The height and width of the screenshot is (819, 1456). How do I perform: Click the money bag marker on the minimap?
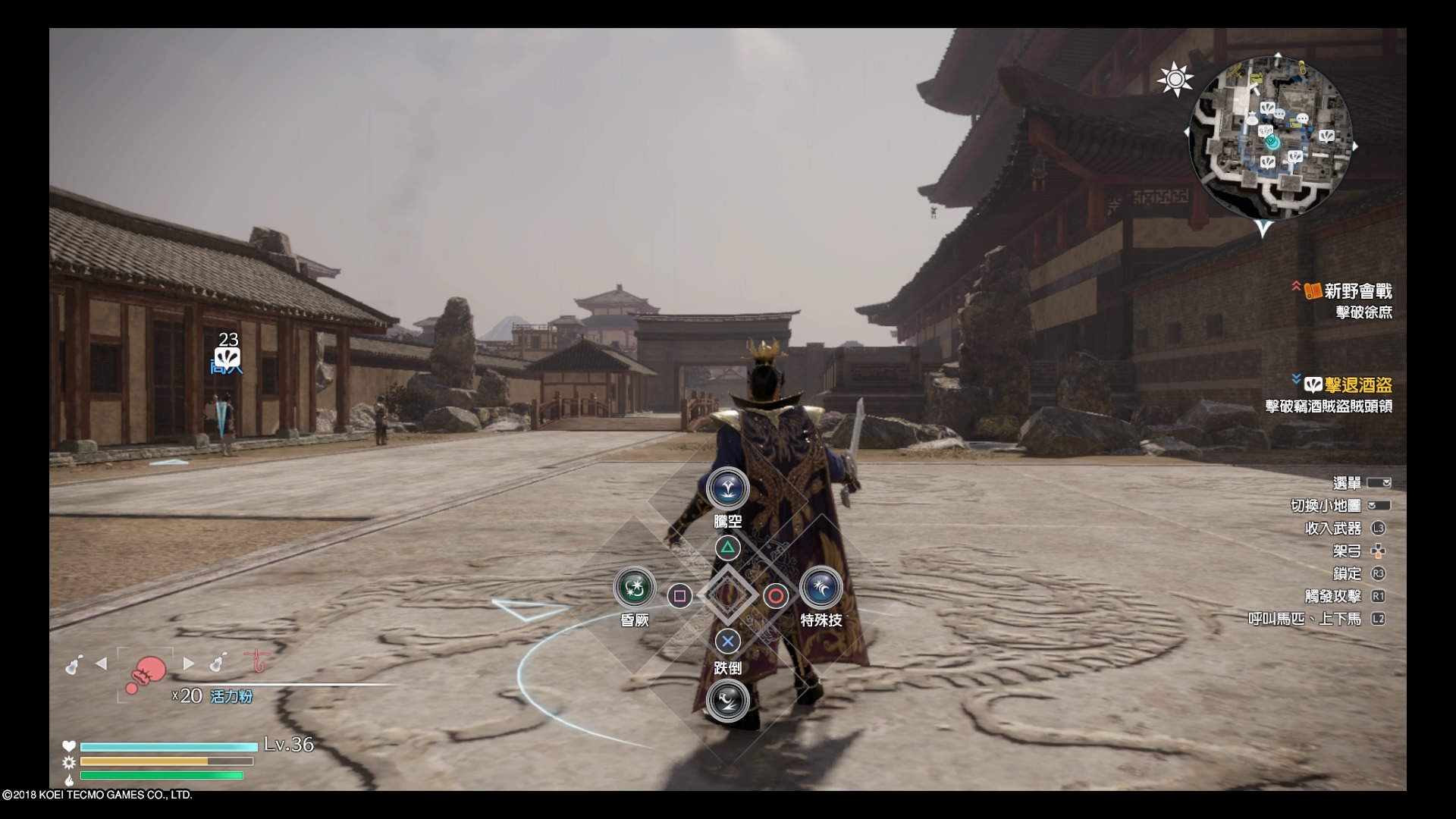coord(1252,118)
